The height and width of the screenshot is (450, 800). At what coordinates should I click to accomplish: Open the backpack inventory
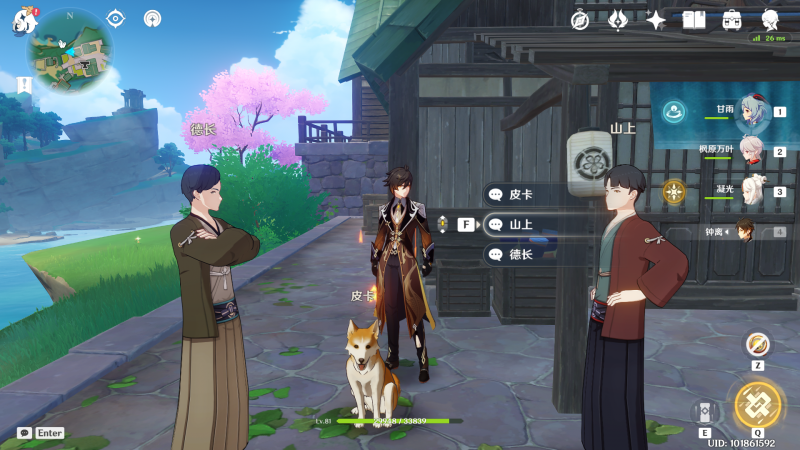click(732, 19)
